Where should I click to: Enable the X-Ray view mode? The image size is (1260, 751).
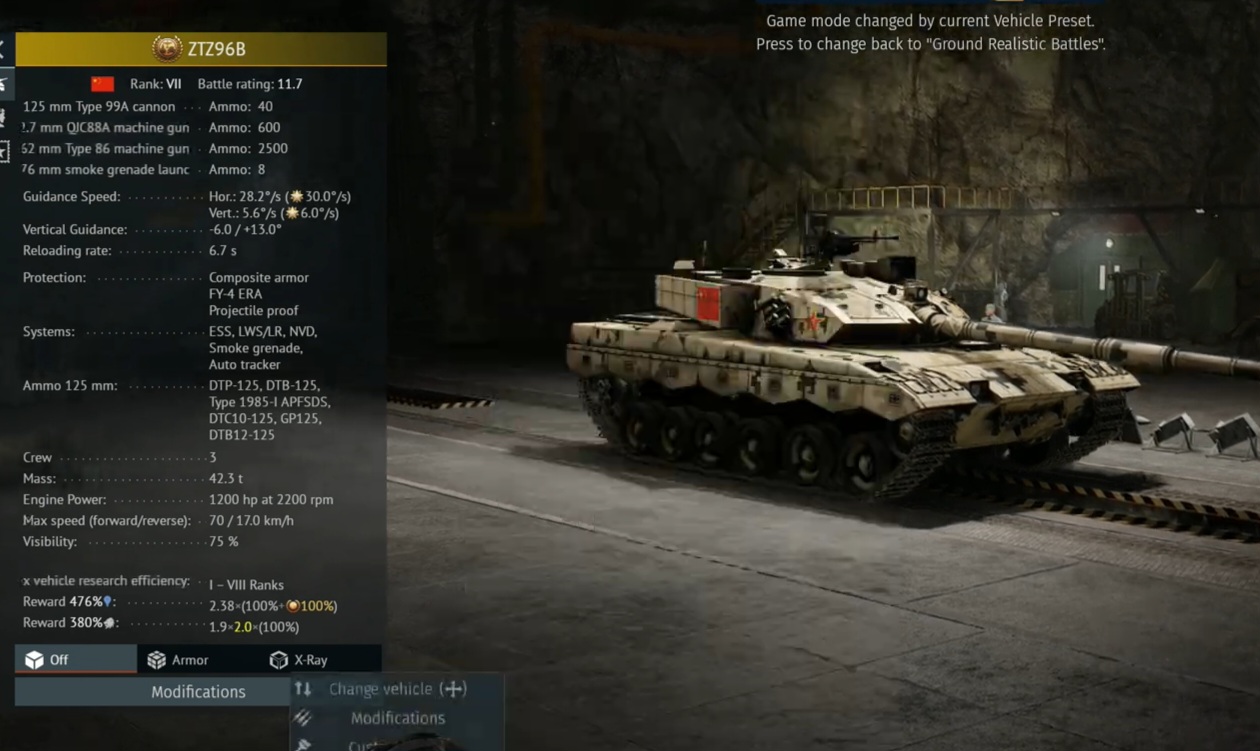tap(299, 660)
